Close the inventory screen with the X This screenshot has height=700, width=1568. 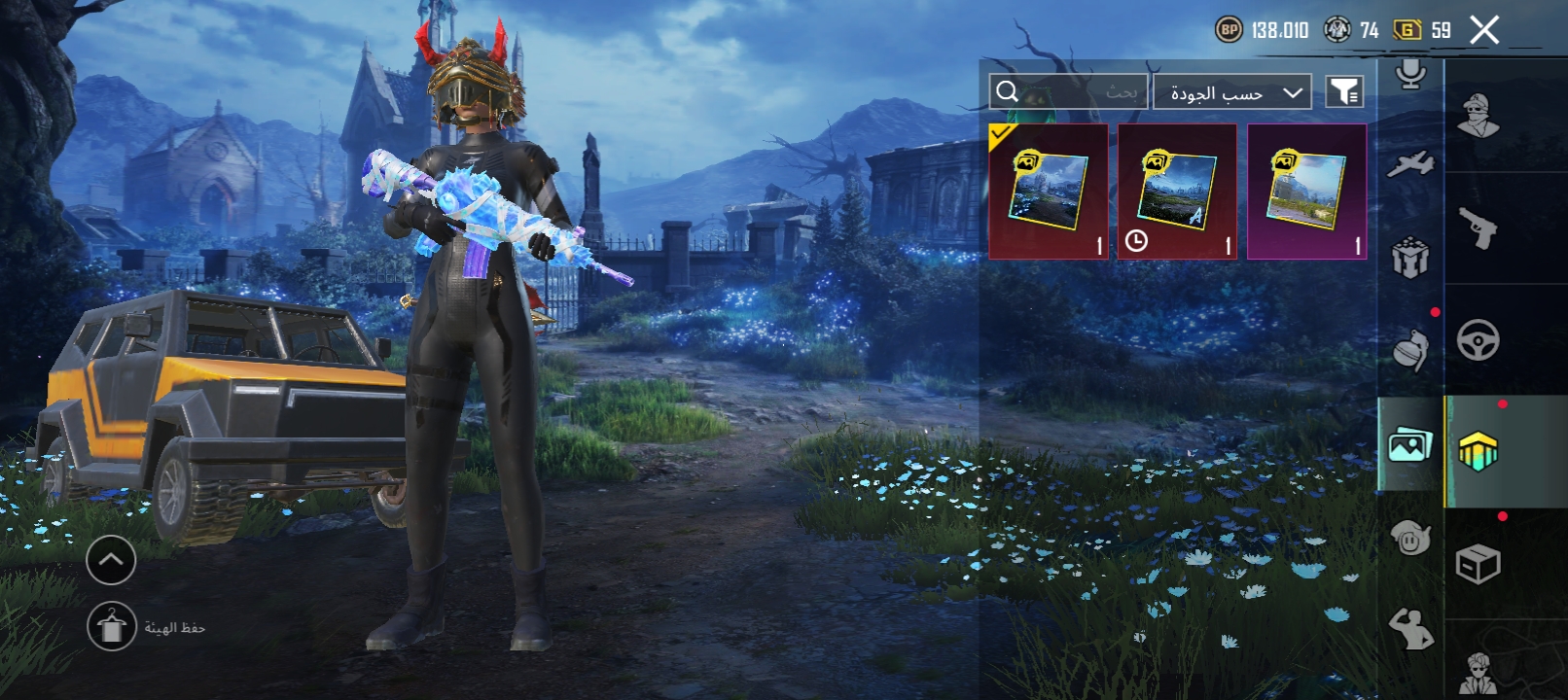(x=1484, y=30)
